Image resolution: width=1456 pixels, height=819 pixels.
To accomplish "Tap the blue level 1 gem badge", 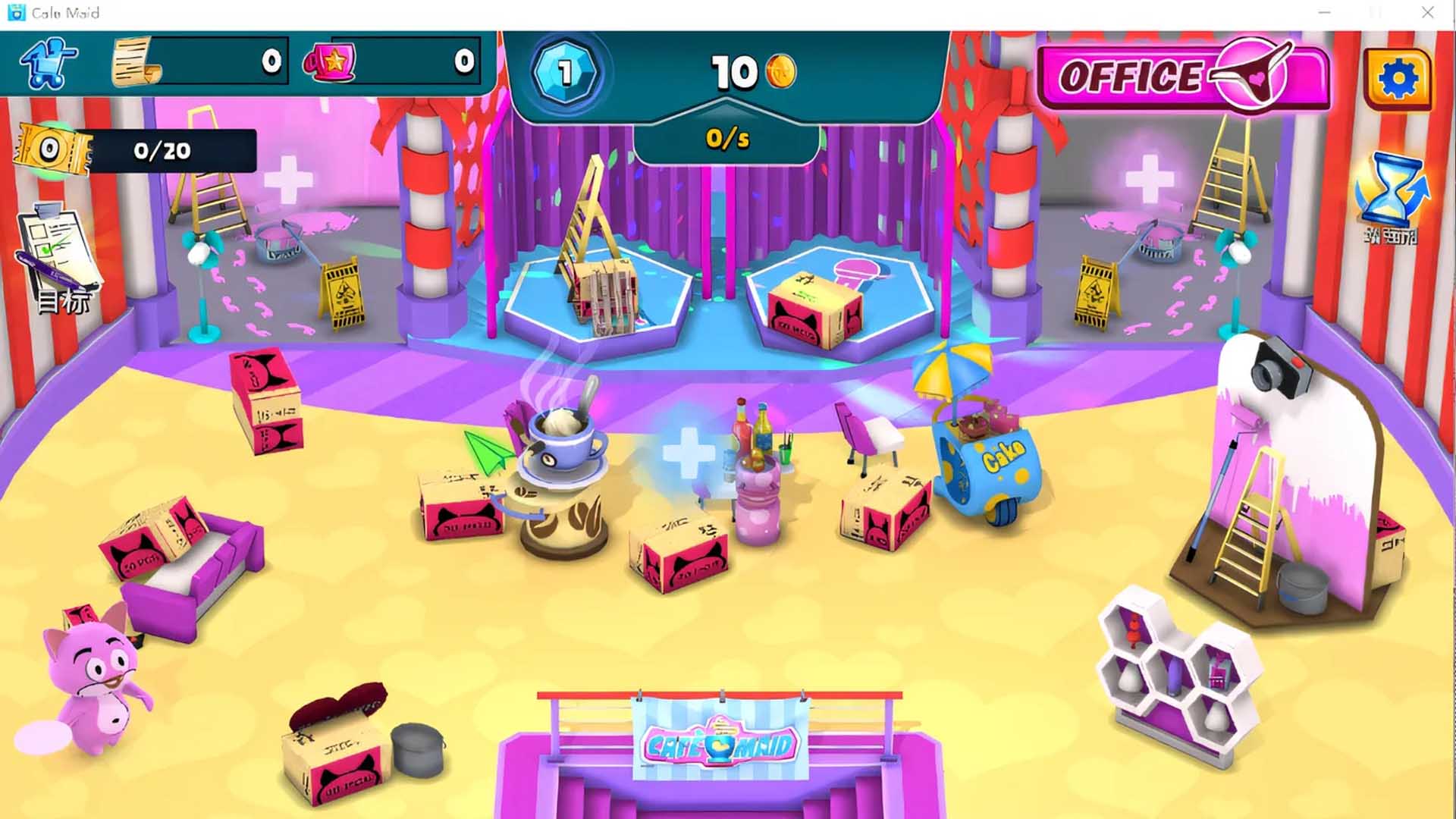I will click(x=564, y=73).
